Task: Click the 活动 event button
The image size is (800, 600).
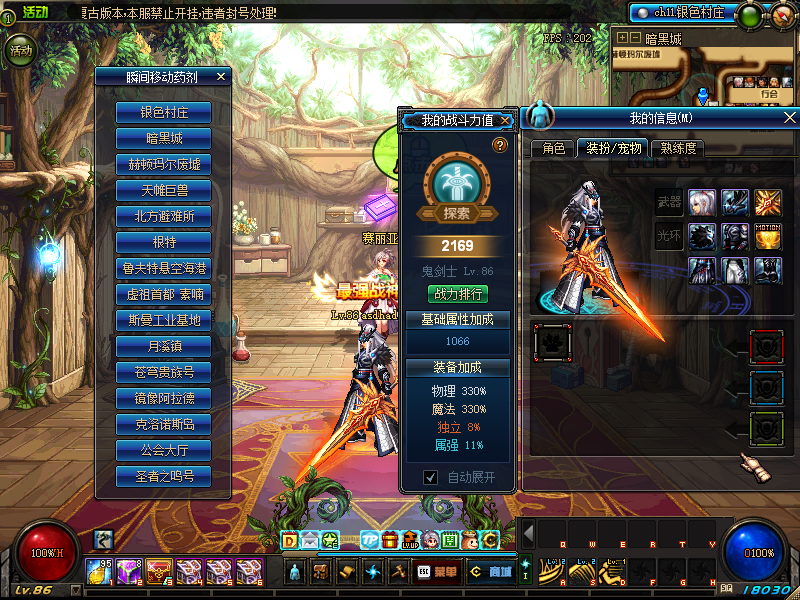Action: point(20,51)
